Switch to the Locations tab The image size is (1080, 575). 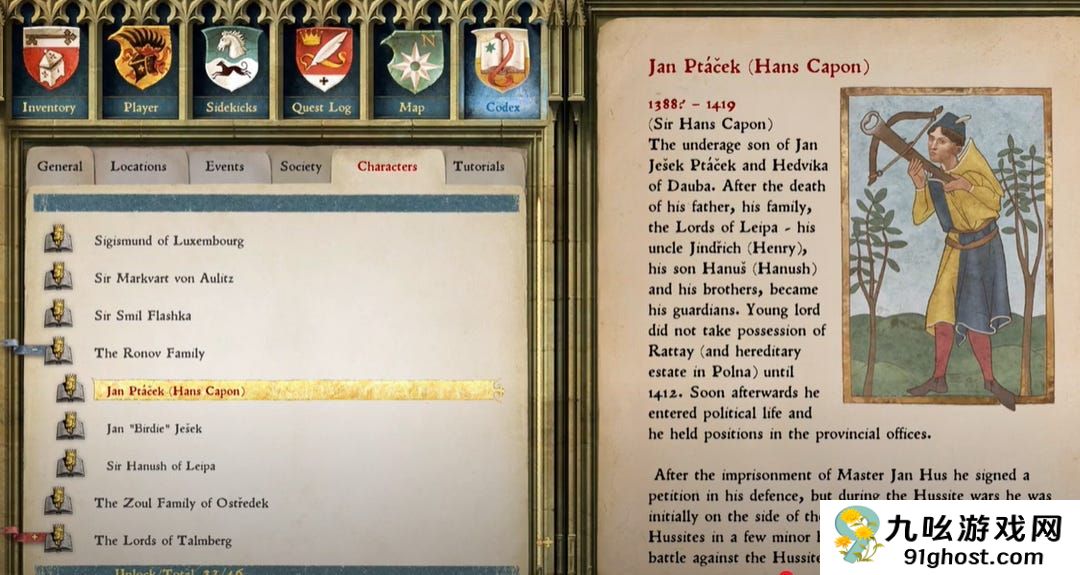point(138,166)
